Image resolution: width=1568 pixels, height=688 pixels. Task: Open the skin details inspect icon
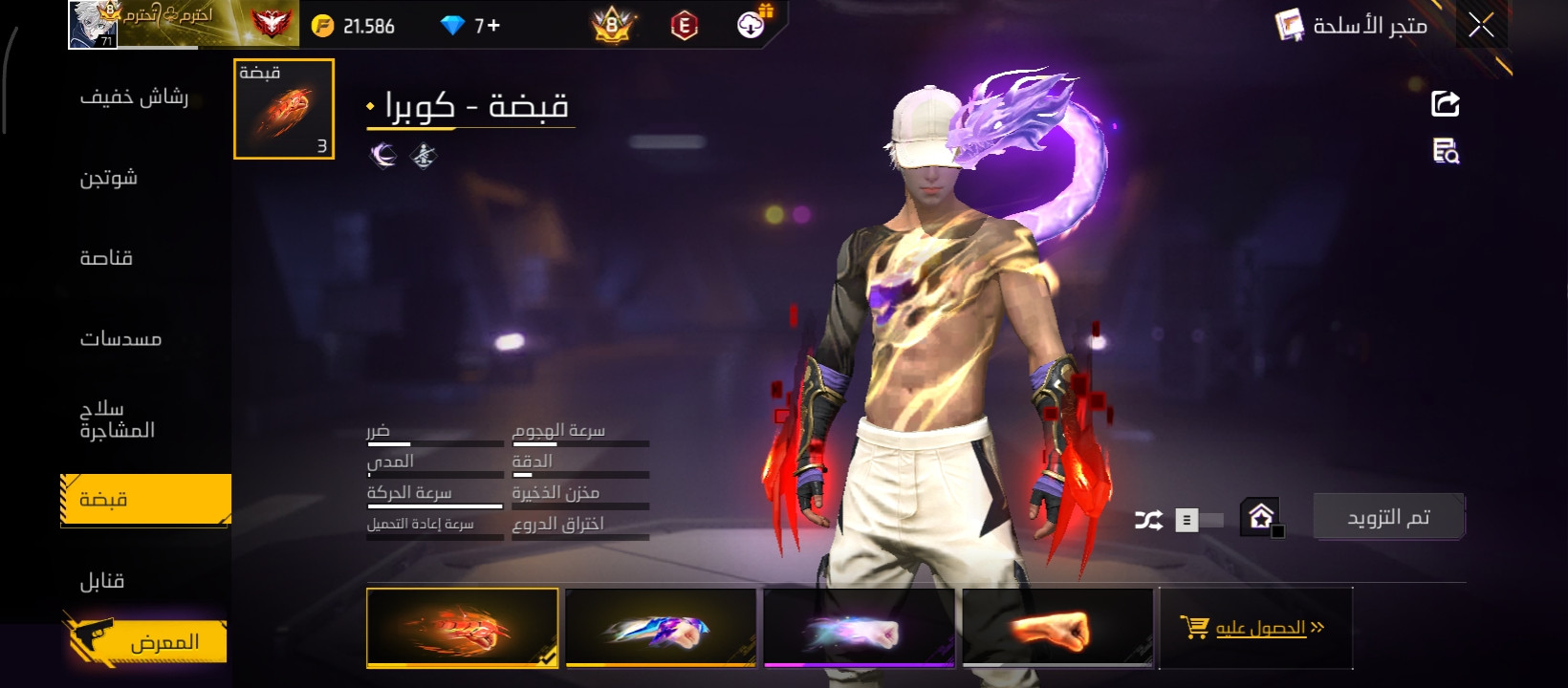click(x=1445, y=151)
